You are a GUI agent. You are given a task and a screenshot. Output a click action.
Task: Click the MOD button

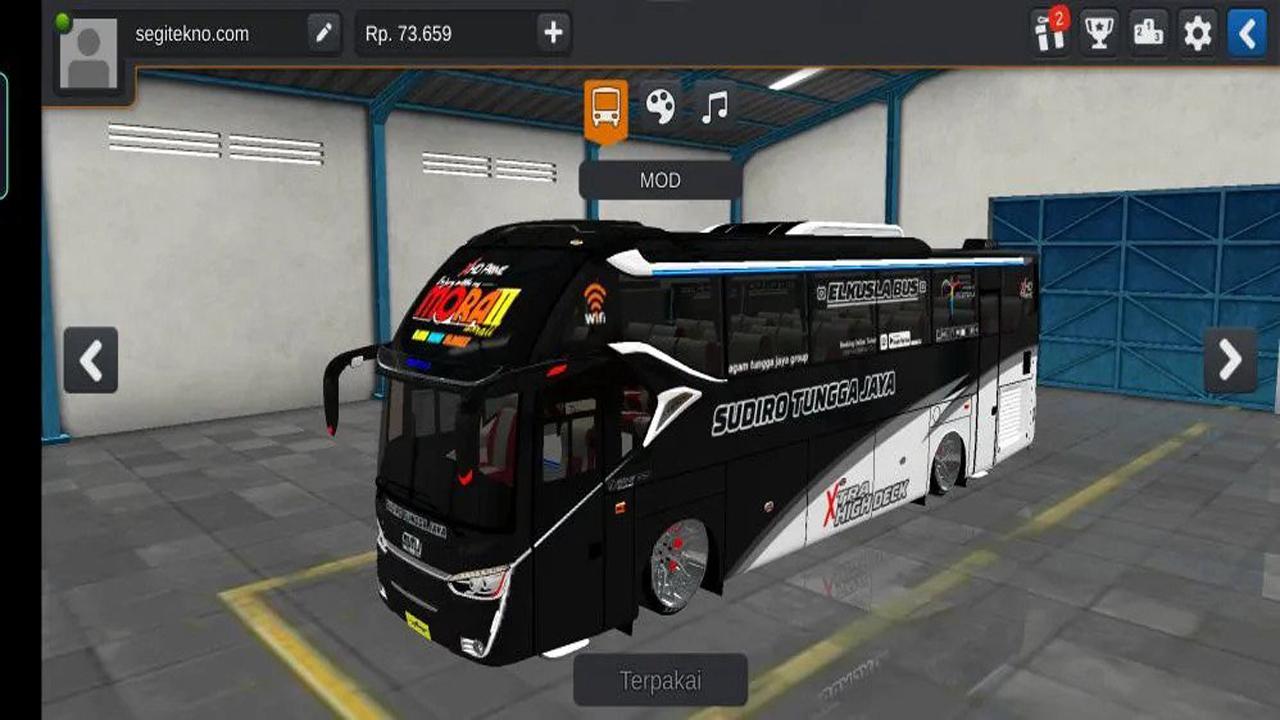[660, 181]
